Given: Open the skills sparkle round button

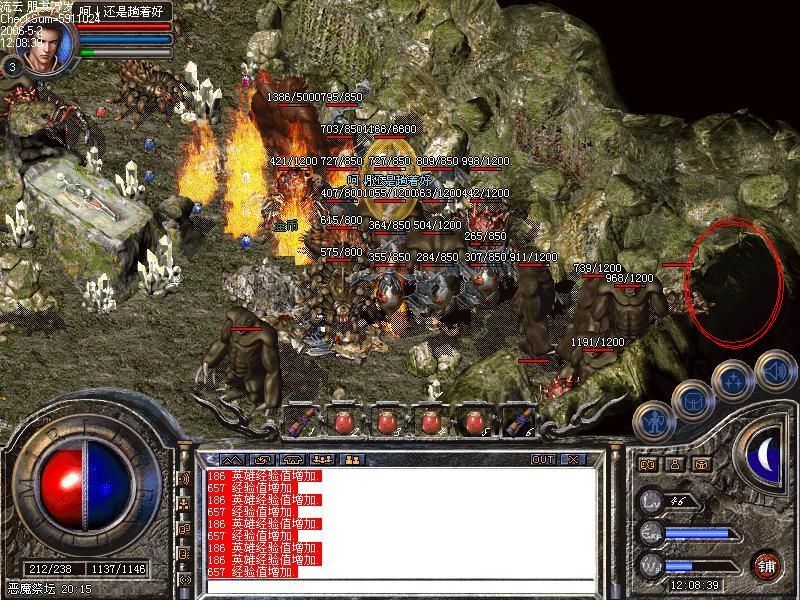Looking at the screenshot, I should point(733,380).
